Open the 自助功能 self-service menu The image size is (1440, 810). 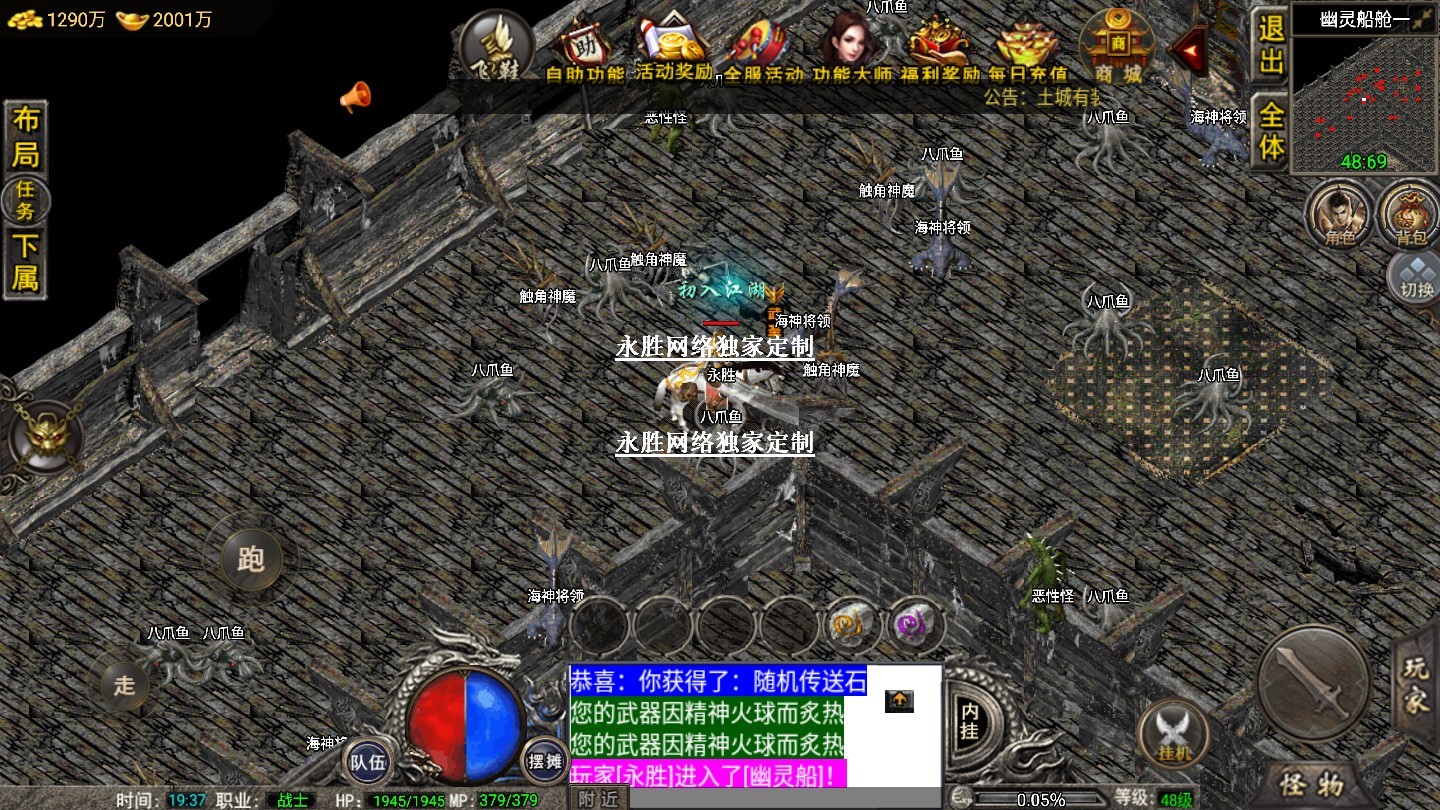(584, 50)
